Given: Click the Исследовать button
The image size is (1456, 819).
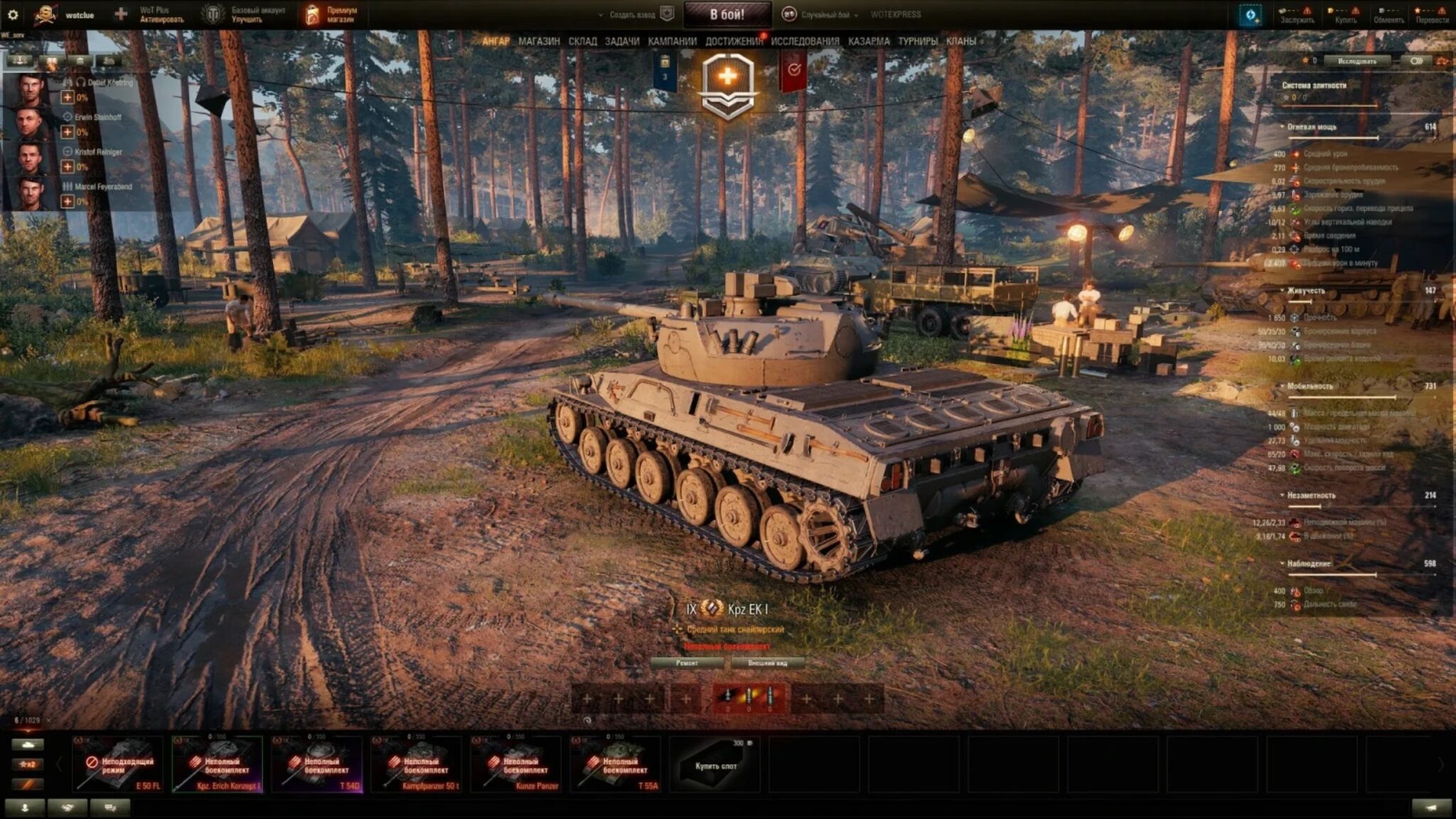Looking at the screenshot, I should (1356, 61).
